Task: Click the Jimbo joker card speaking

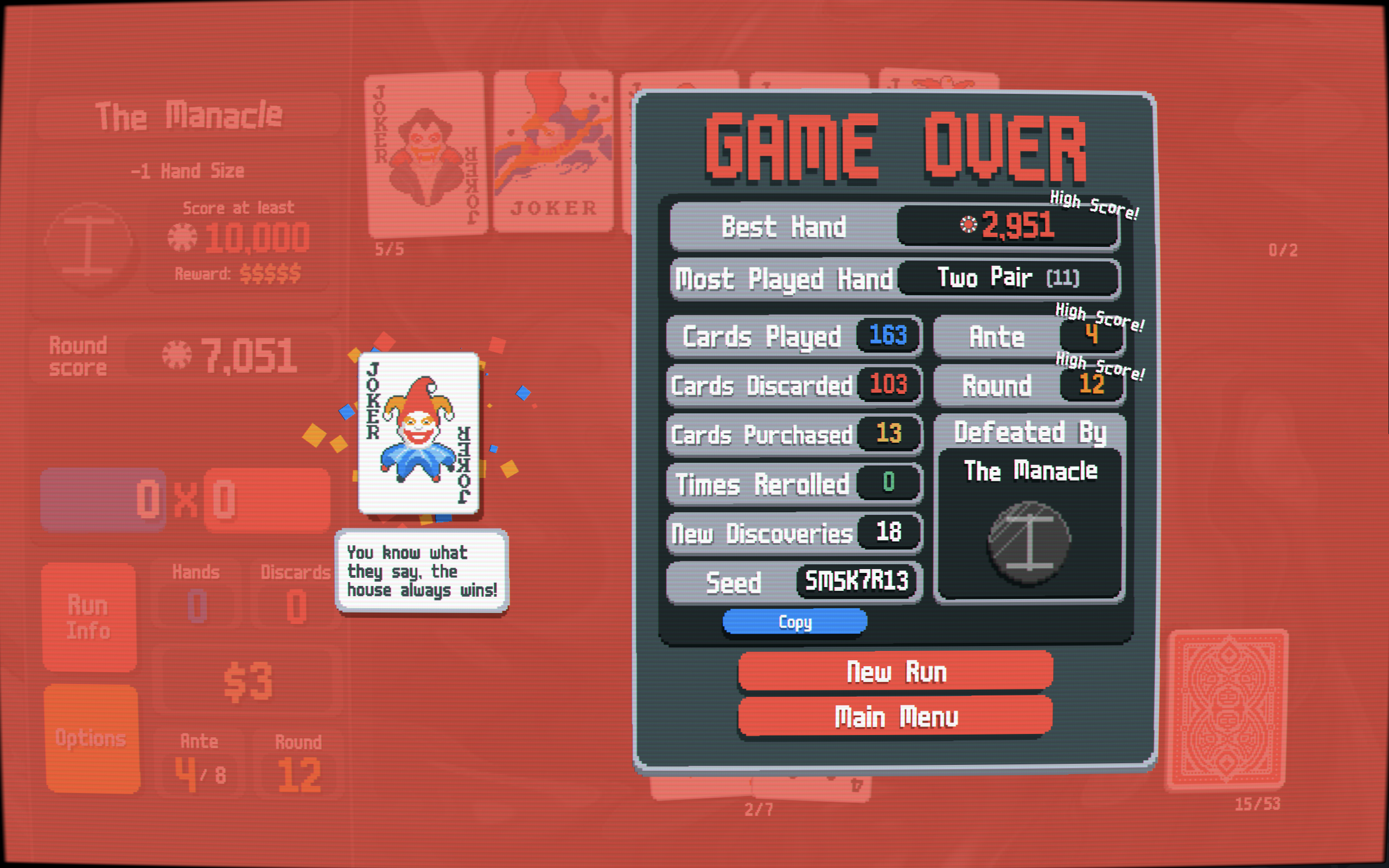Action: pos(418,433)
